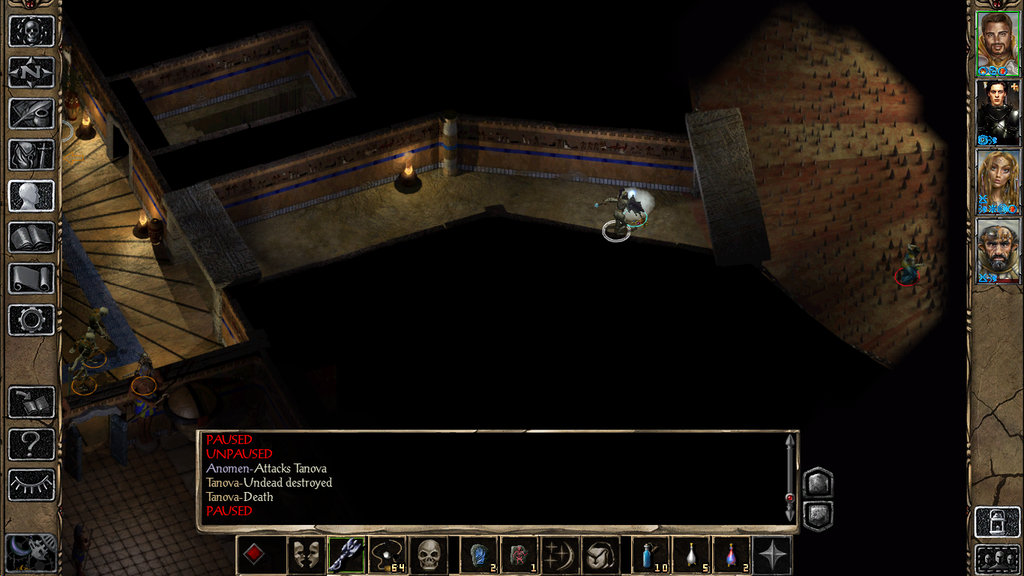This screenshot has width=1024, height=576.
Task: Select the blonde woman portrait
Action: (x=997, y=180)
